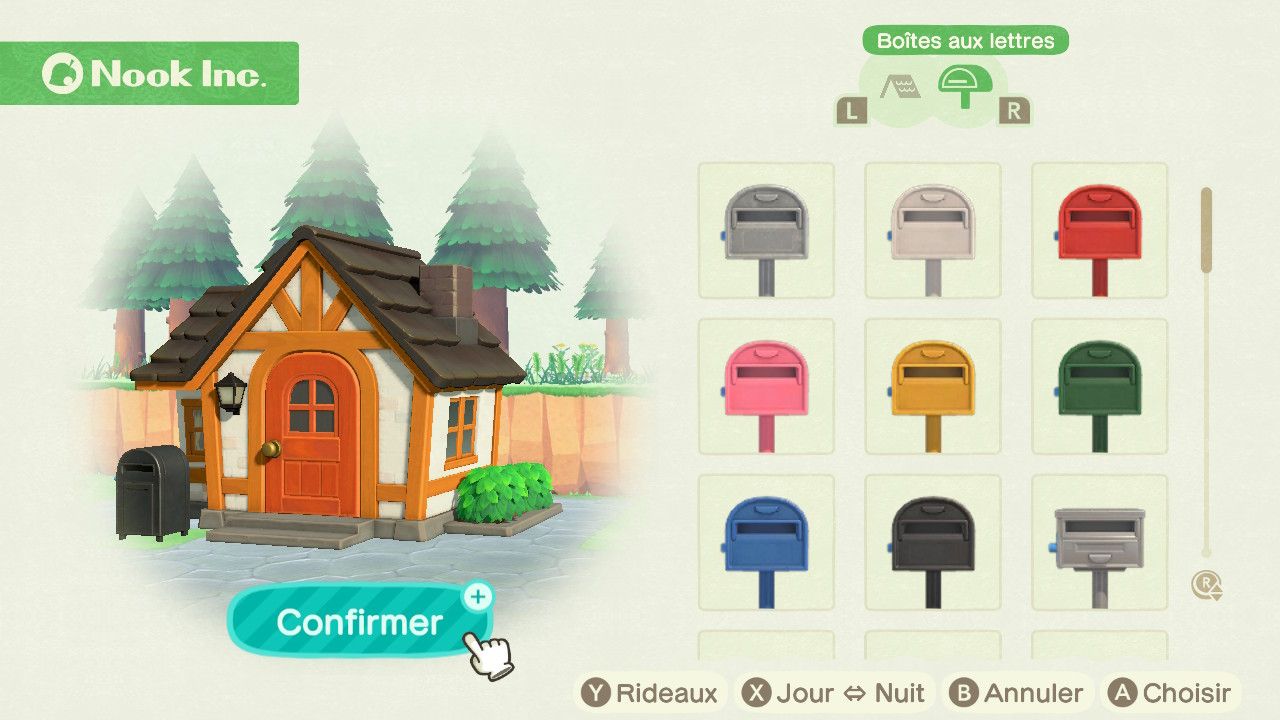This screenshot has width=1280, height=720.
Task: Pick the red mailbox
Action: point(1099,231)
